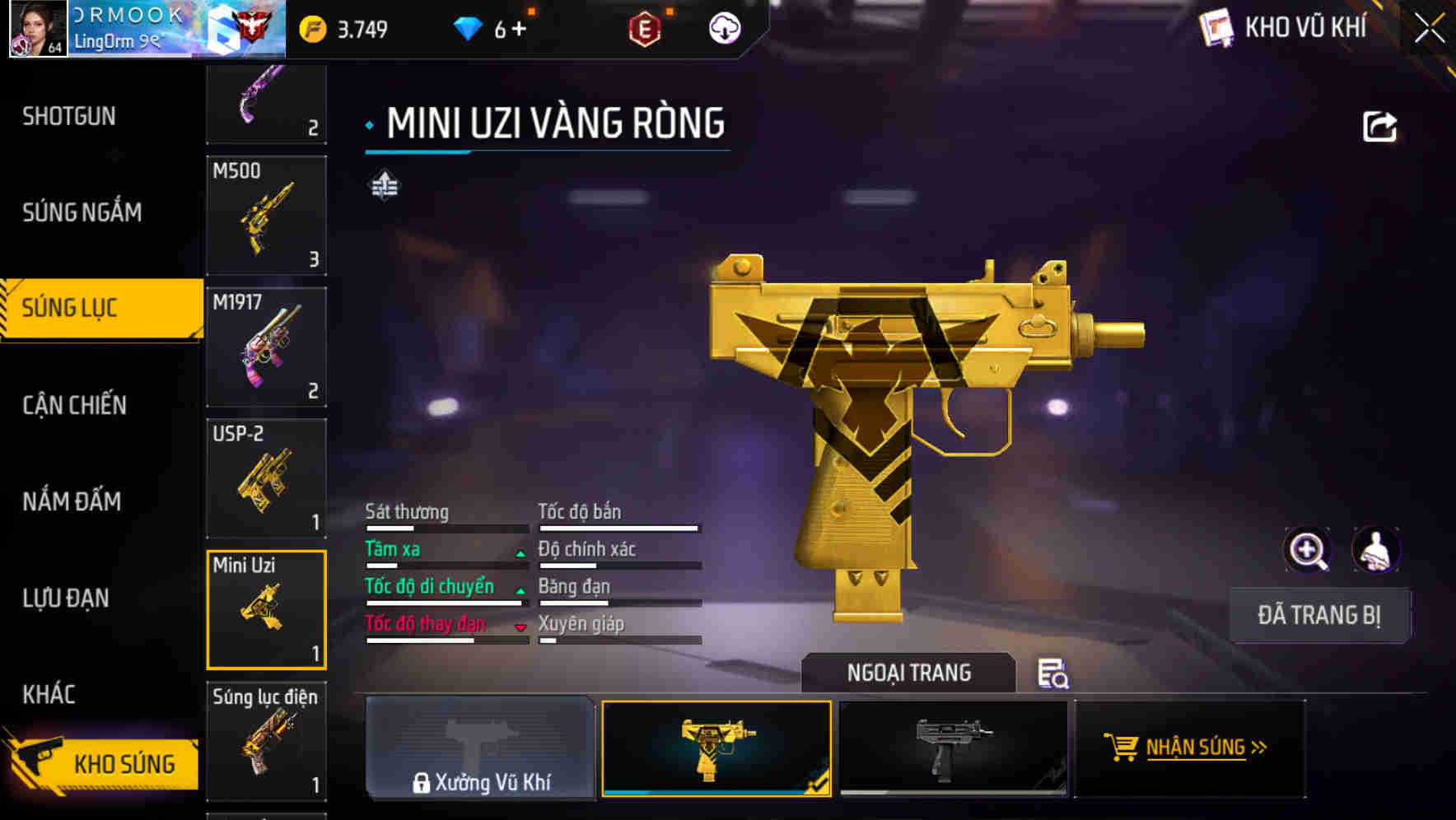Image resolution: width=1456 pixels, height=820 pixels.
Task: Select the Cận Chiến category
Action: pos(75,405)
